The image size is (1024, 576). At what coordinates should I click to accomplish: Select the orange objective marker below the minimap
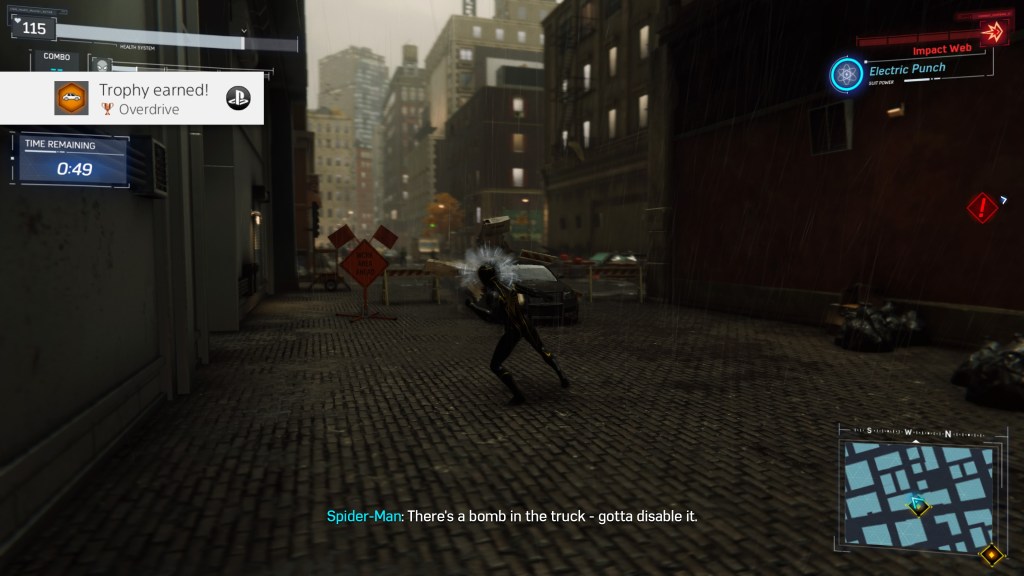(x=991, y=555)
